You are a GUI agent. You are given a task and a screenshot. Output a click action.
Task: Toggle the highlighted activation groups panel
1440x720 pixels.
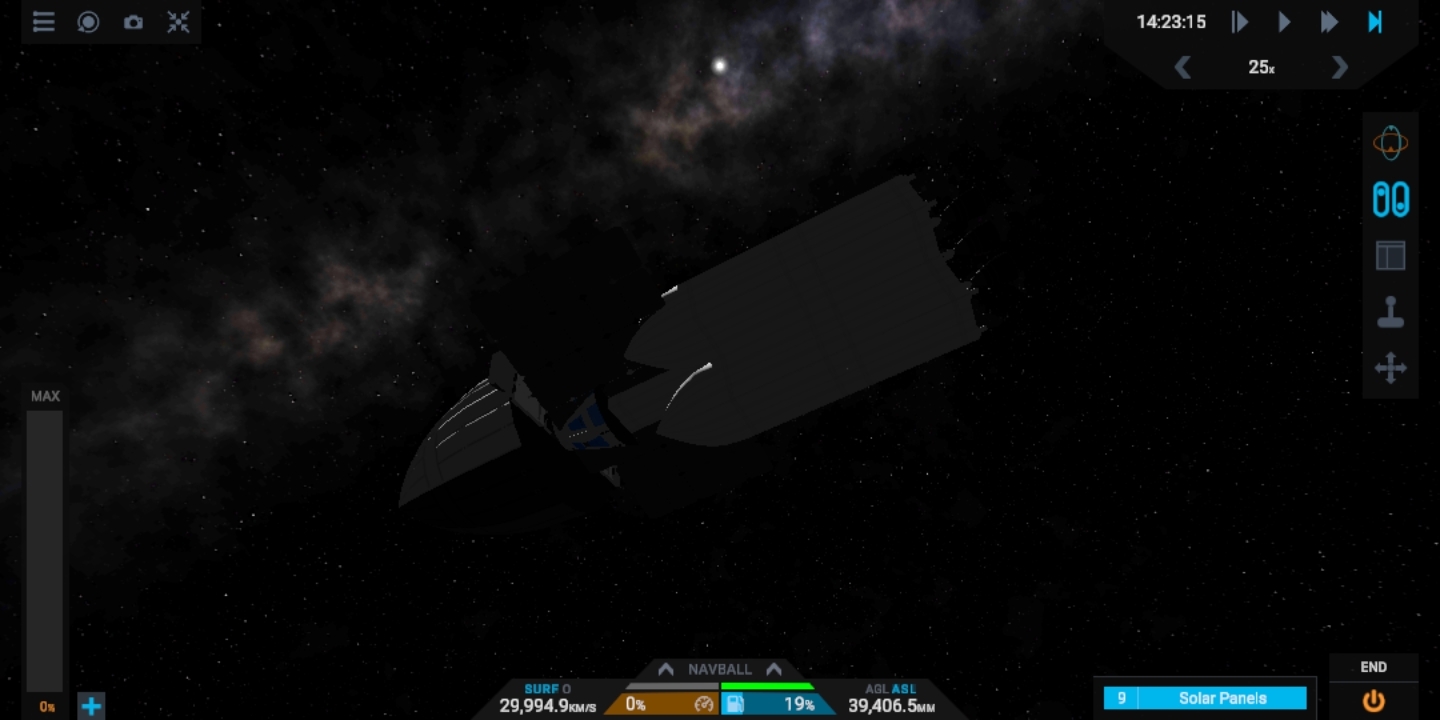pos(1390,199)
